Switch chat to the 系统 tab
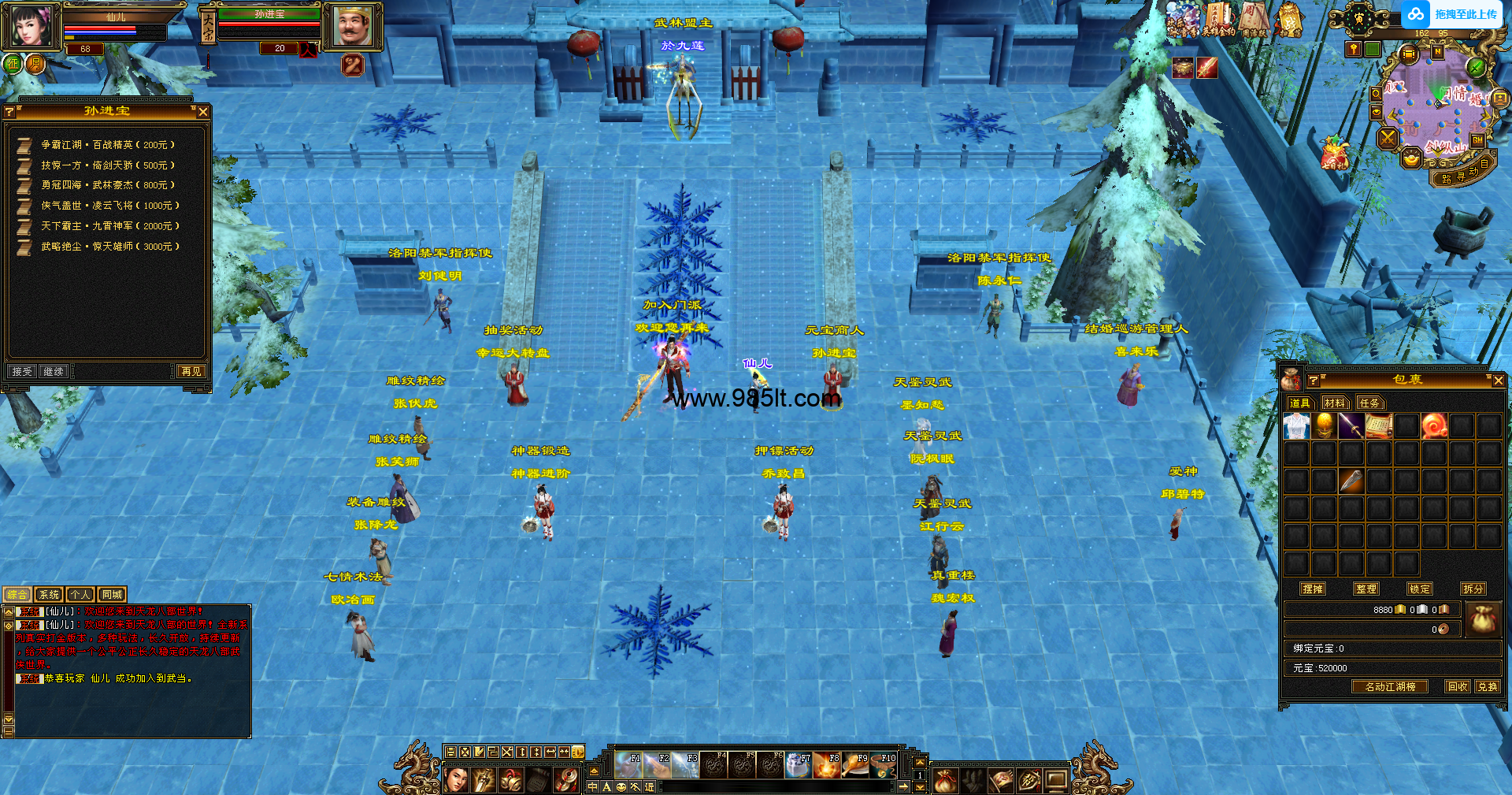 tap(49, 595)
